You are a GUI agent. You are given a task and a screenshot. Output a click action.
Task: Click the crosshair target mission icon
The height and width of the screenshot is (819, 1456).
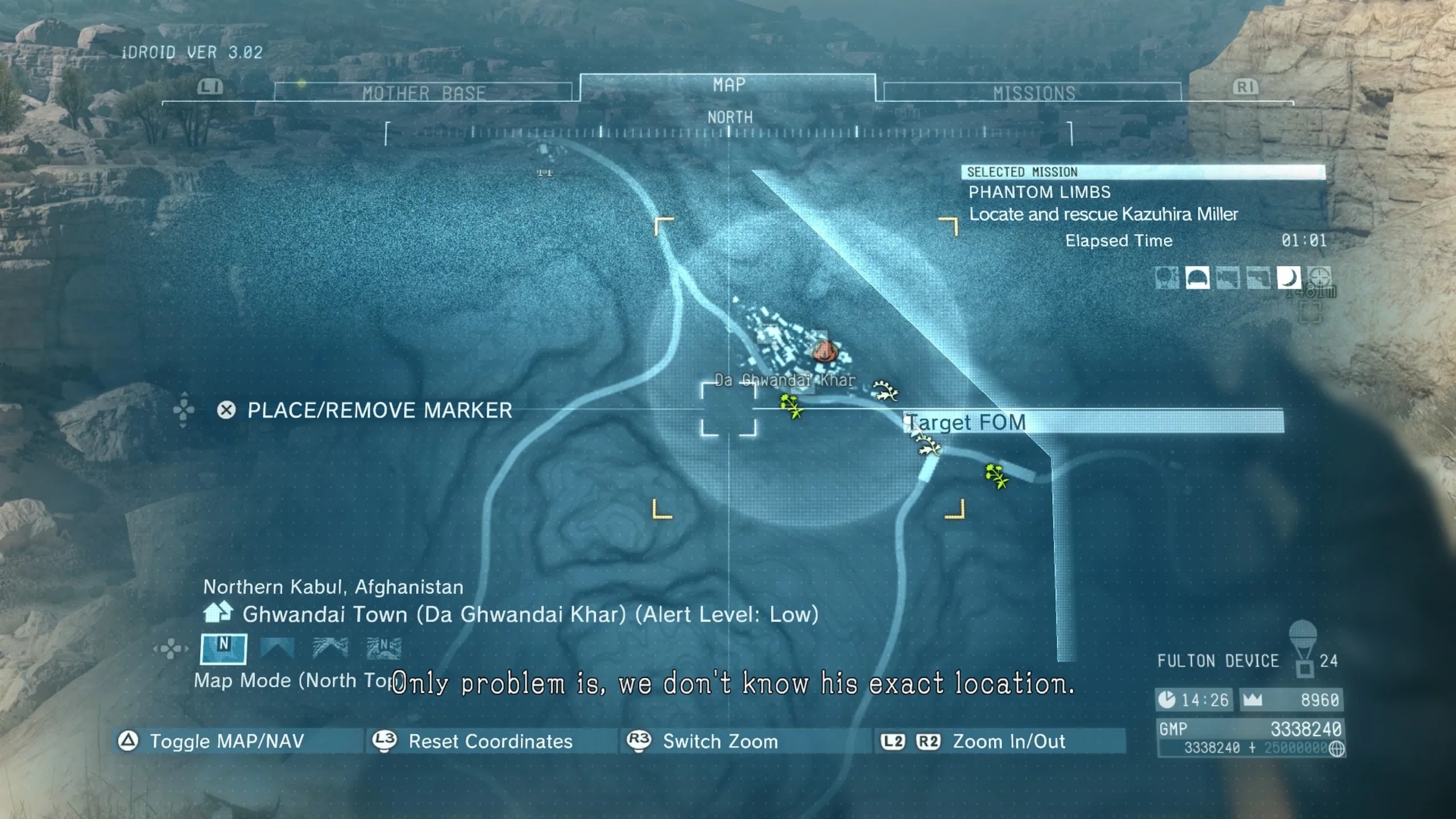point(1319,278)
